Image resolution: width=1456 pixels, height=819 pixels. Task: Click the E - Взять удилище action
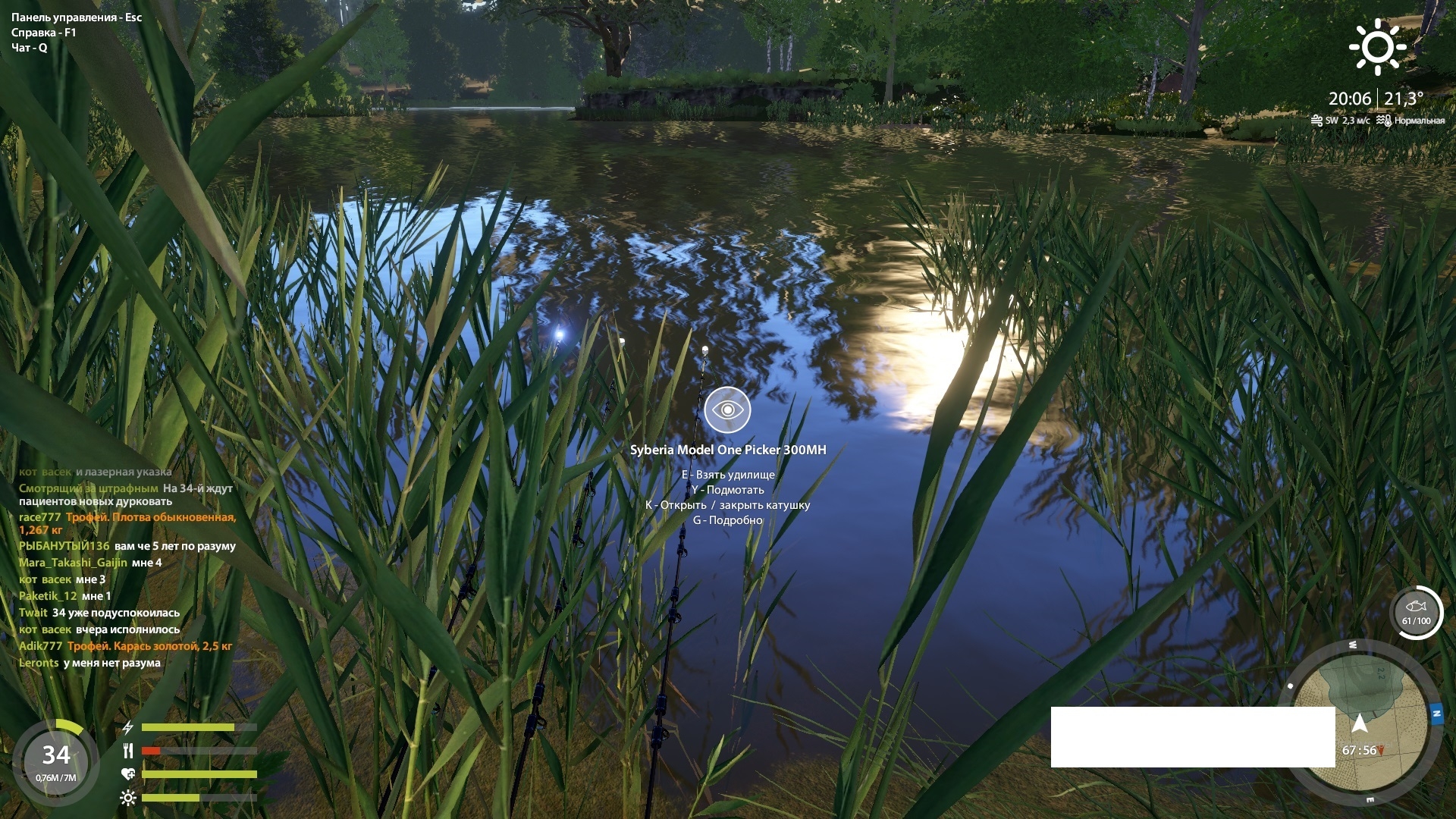(728, 475)
